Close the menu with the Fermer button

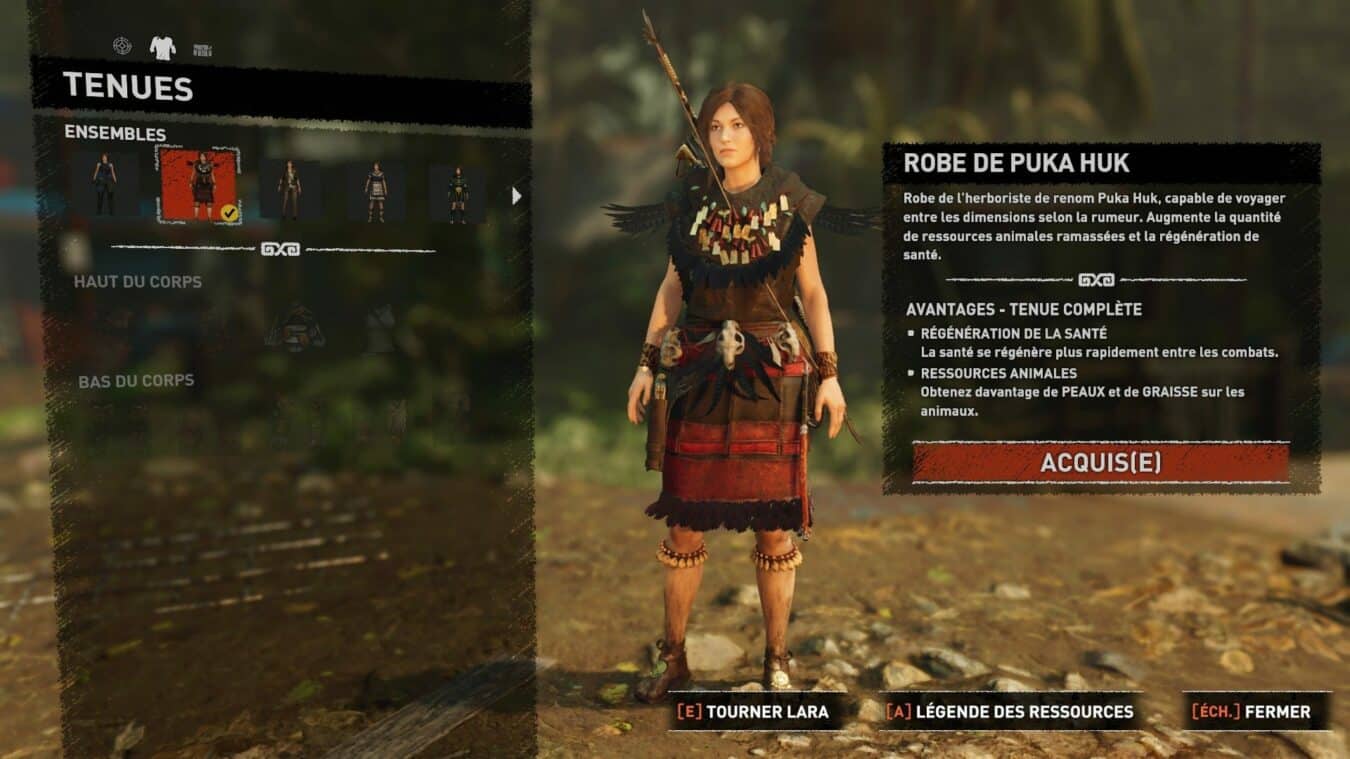pos(1256,712)
